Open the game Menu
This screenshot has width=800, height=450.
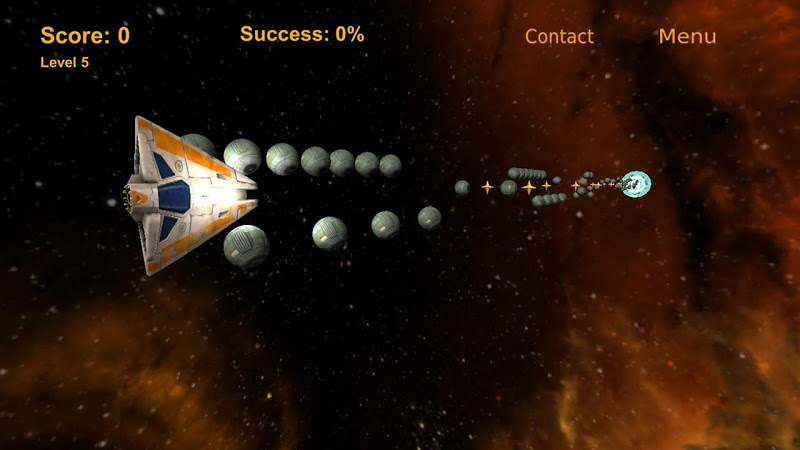[x=687, y=37]
